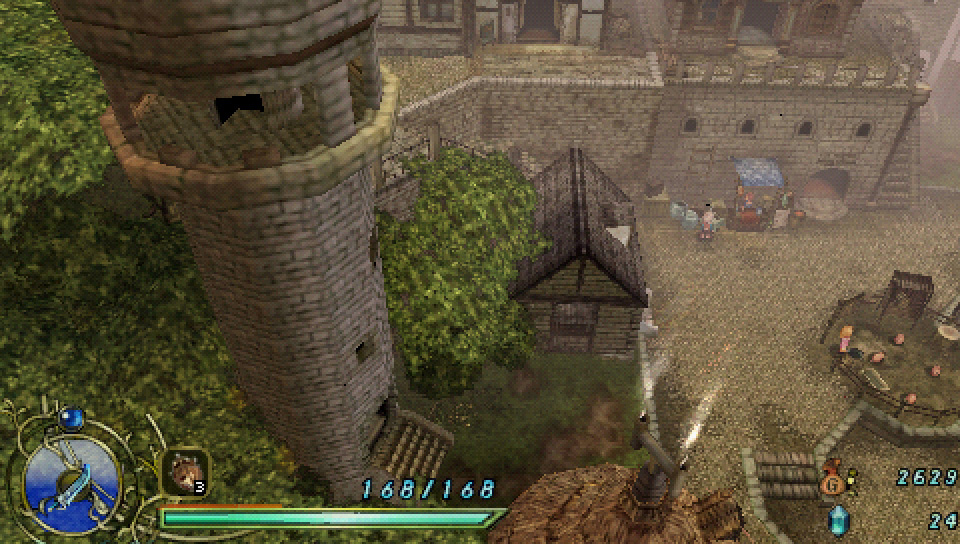Viewport: 960px width, 544px height.
Task: Click the gold pouch icon
Action: (833, 483)
